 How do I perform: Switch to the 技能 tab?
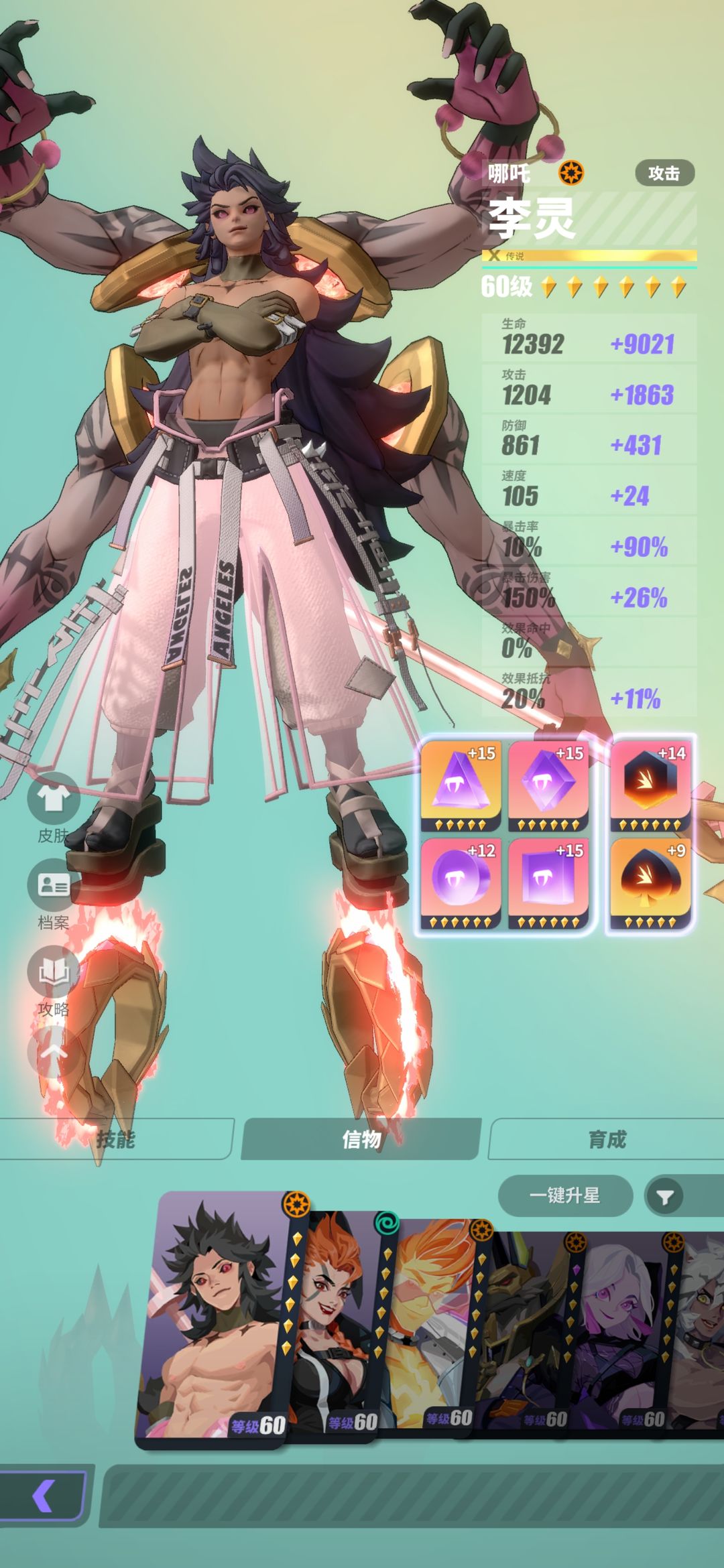pyautogui.click(x=115, y=1138)
